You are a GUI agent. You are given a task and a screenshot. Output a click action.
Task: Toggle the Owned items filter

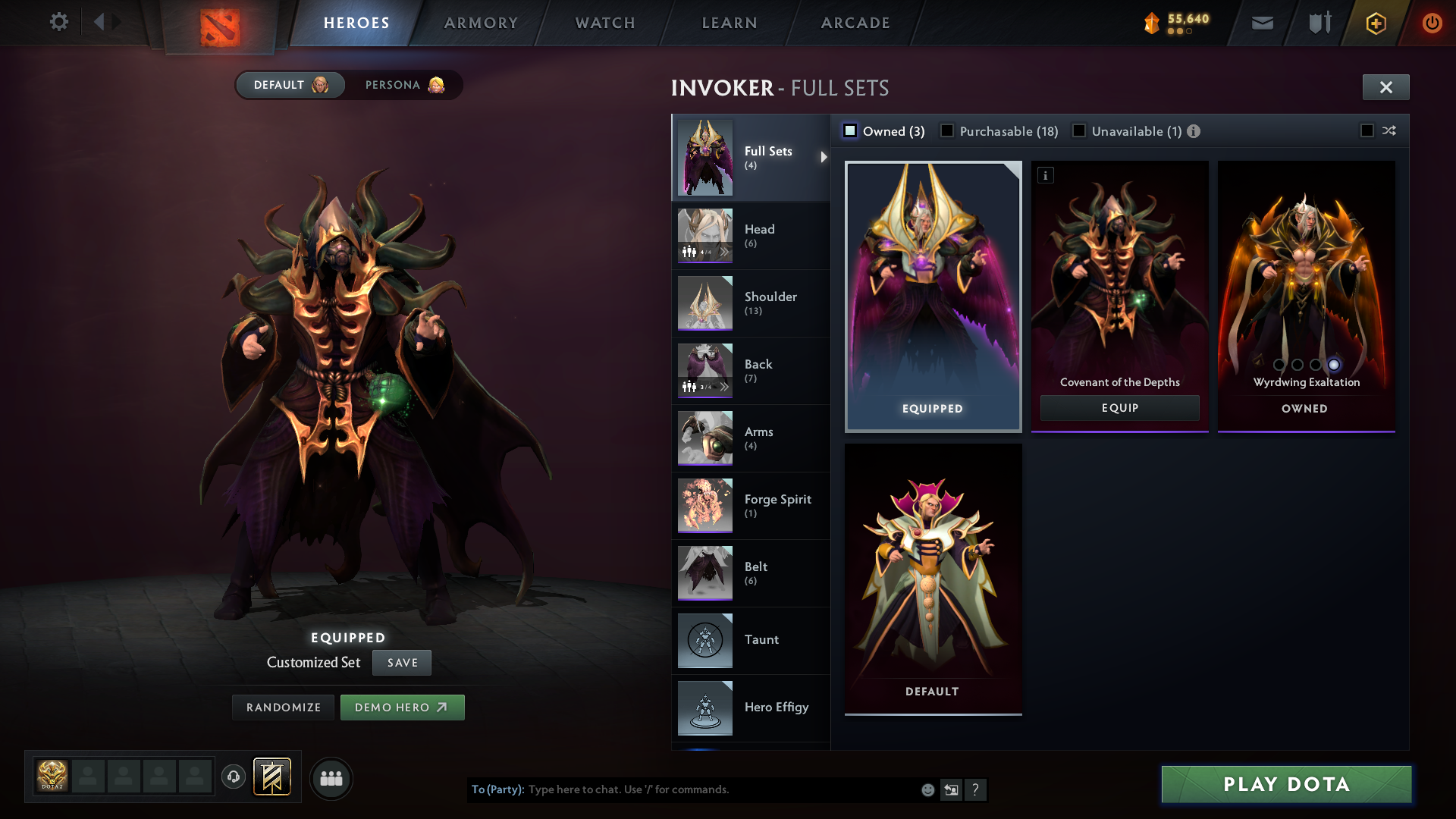click(x=851, y=131)
